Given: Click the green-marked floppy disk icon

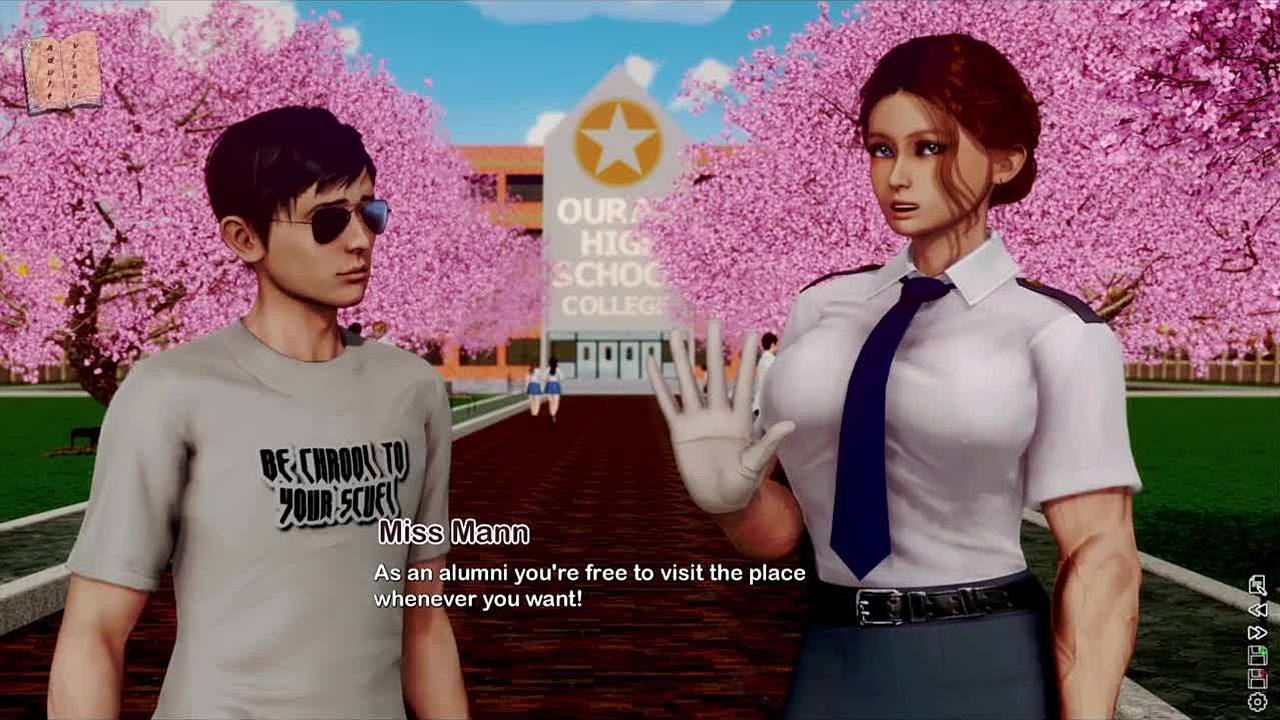Looking at the screenshot, I should pyautogui.click(x=1258, y=655).
